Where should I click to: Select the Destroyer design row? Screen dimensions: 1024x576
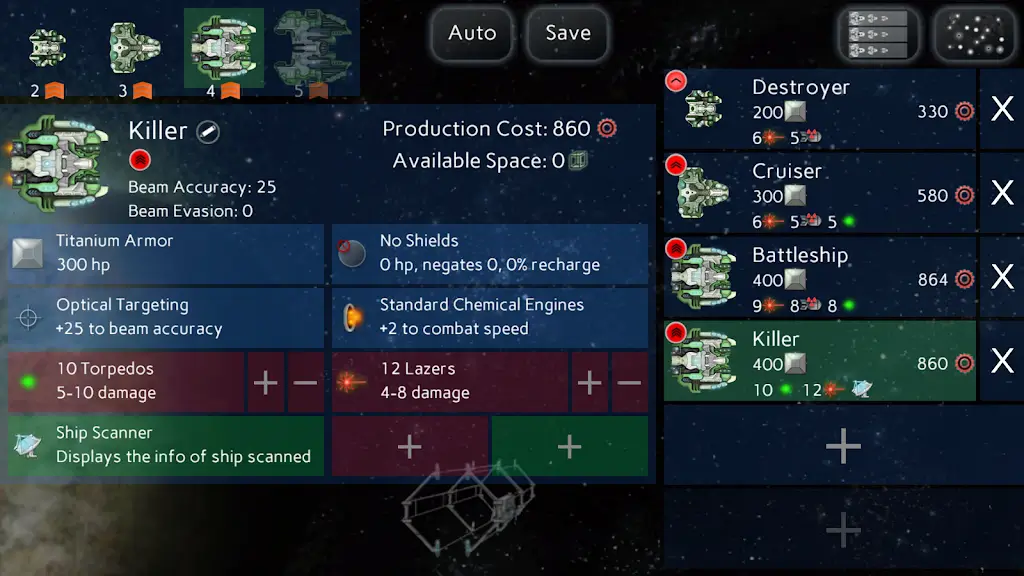[819, 109]
